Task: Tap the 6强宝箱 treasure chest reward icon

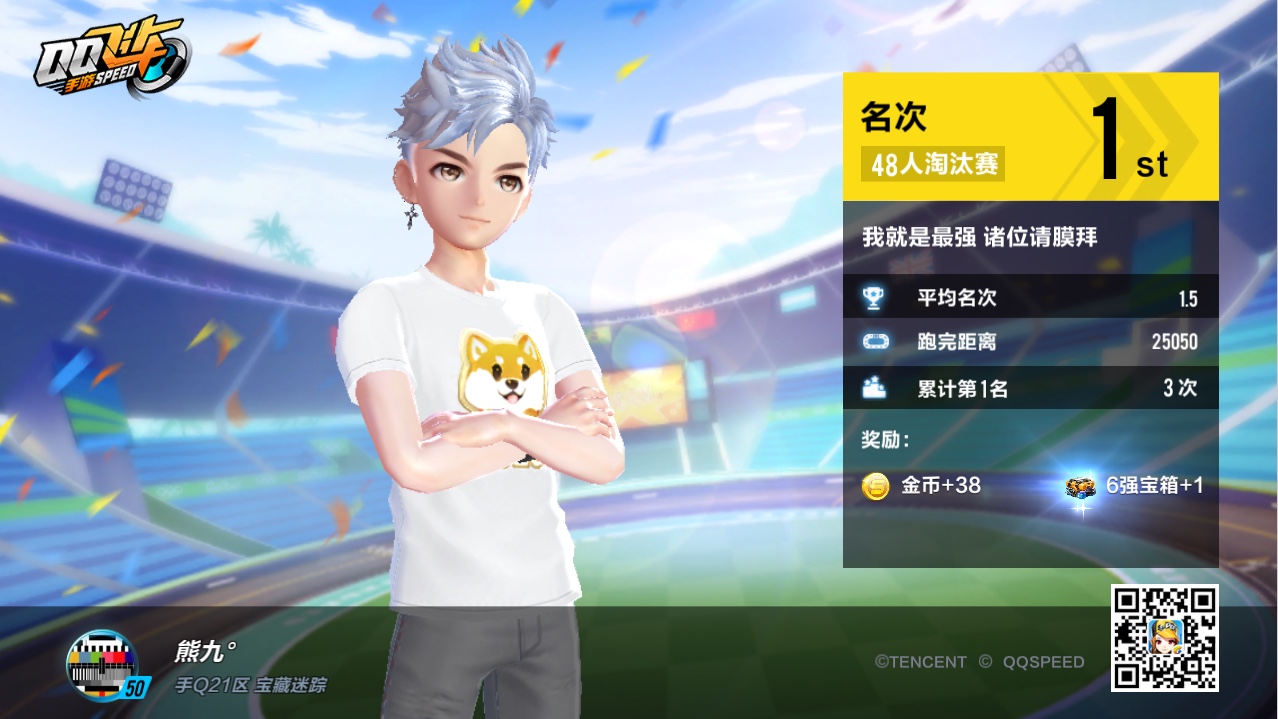Action: [1080, 488]
